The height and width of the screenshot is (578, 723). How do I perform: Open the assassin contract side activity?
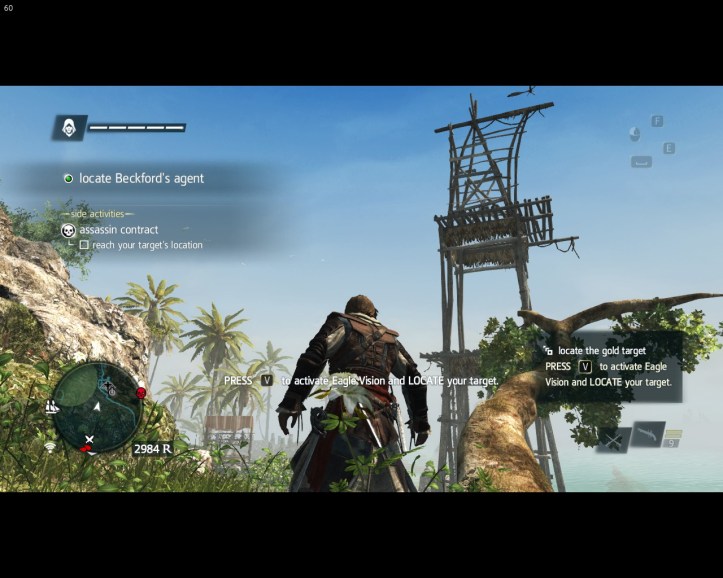(119, 230)
